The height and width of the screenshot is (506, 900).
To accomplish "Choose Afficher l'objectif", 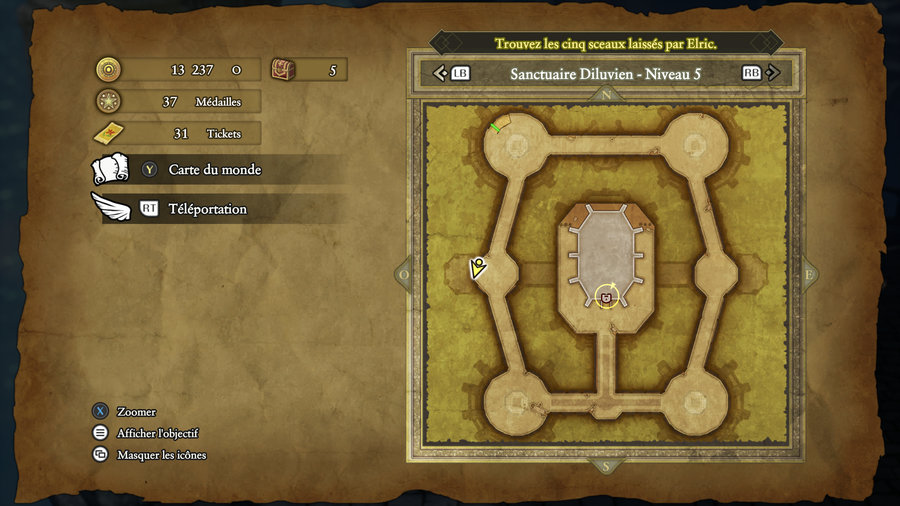I will click(157, 433).
